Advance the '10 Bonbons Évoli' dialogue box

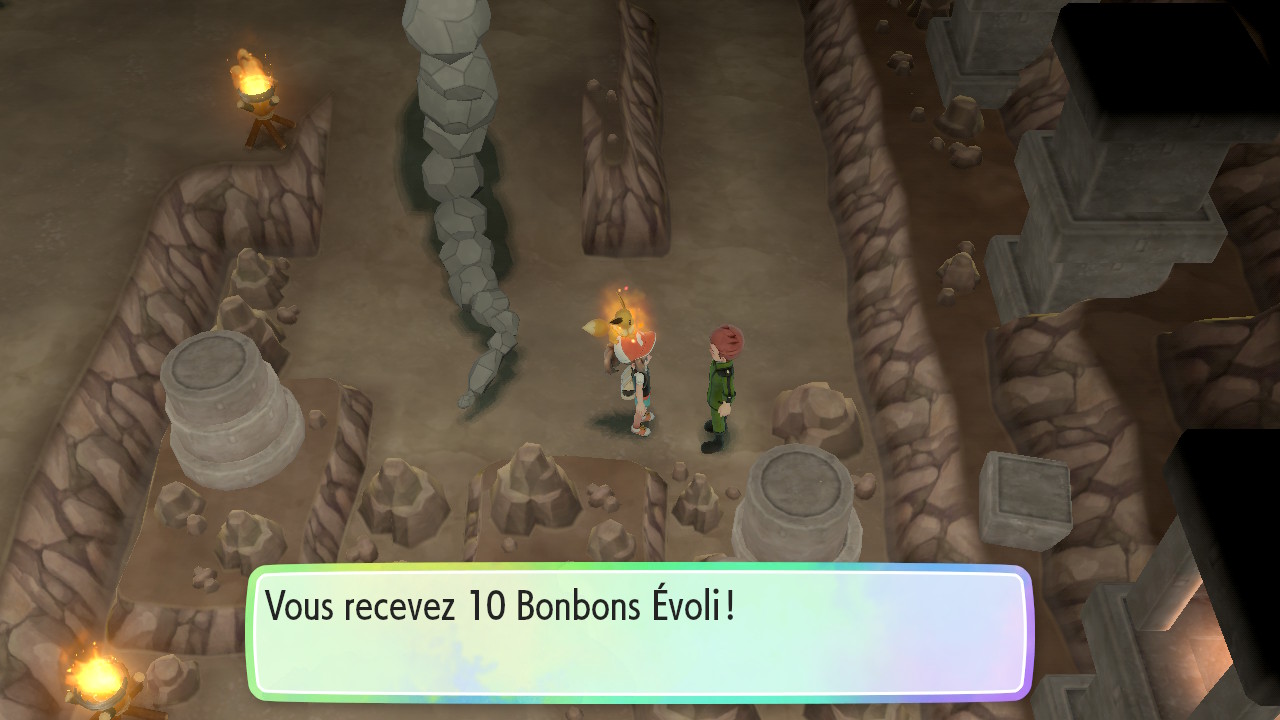[x=638, y=632]
